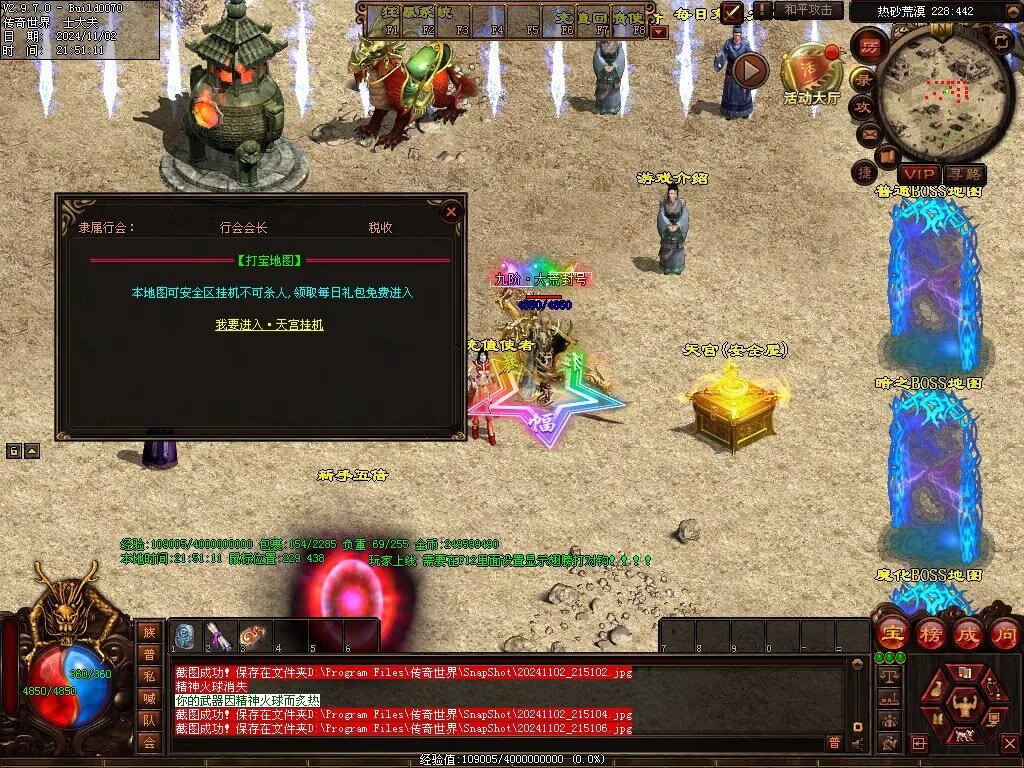
Task: Click the round play arrow button
Action: [x=750, y=70]
